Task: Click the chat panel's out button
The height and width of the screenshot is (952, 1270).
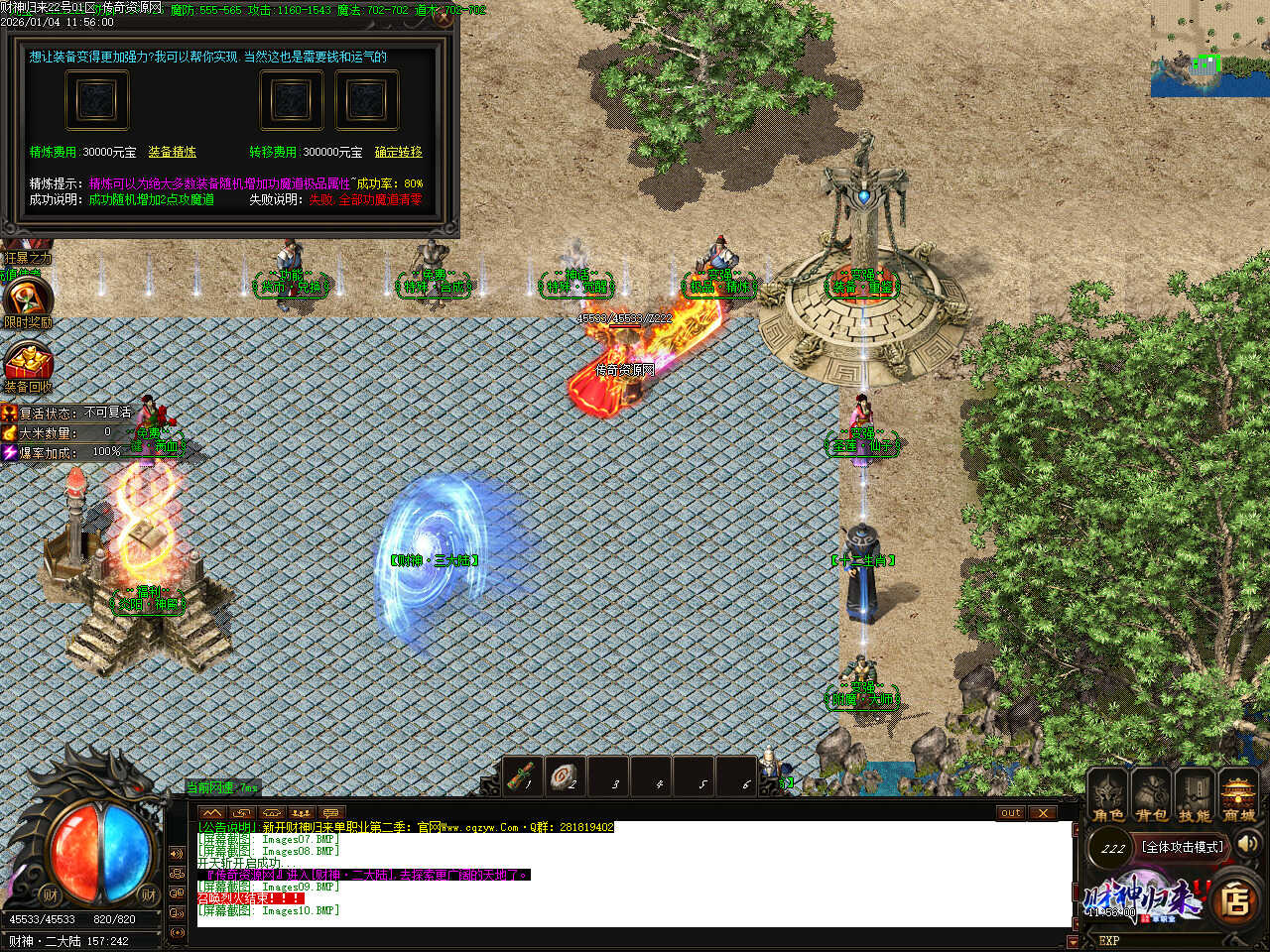Action: coord(1010,813)
